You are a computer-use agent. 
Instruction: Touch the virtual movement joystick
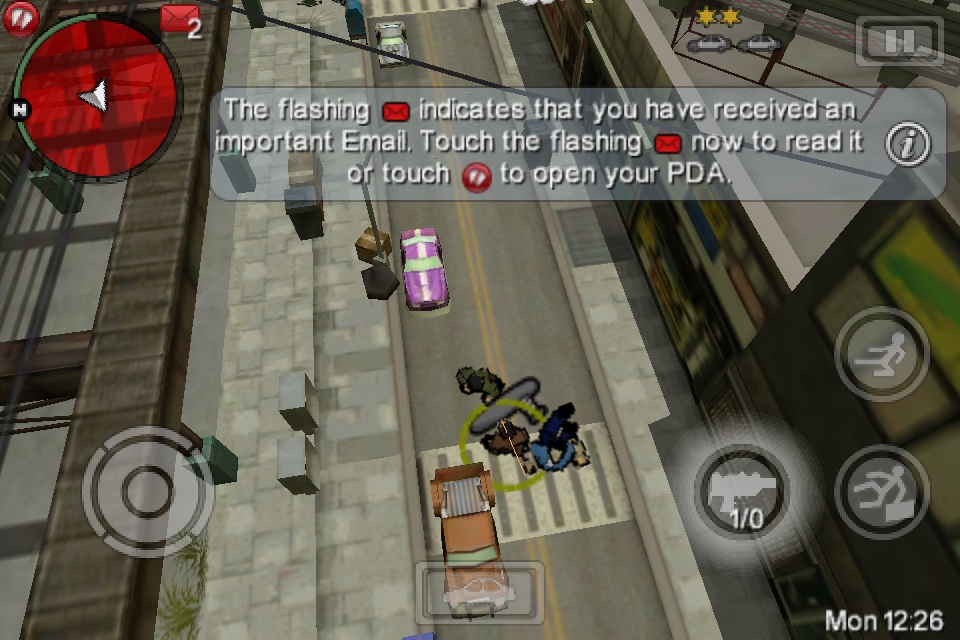147,491
